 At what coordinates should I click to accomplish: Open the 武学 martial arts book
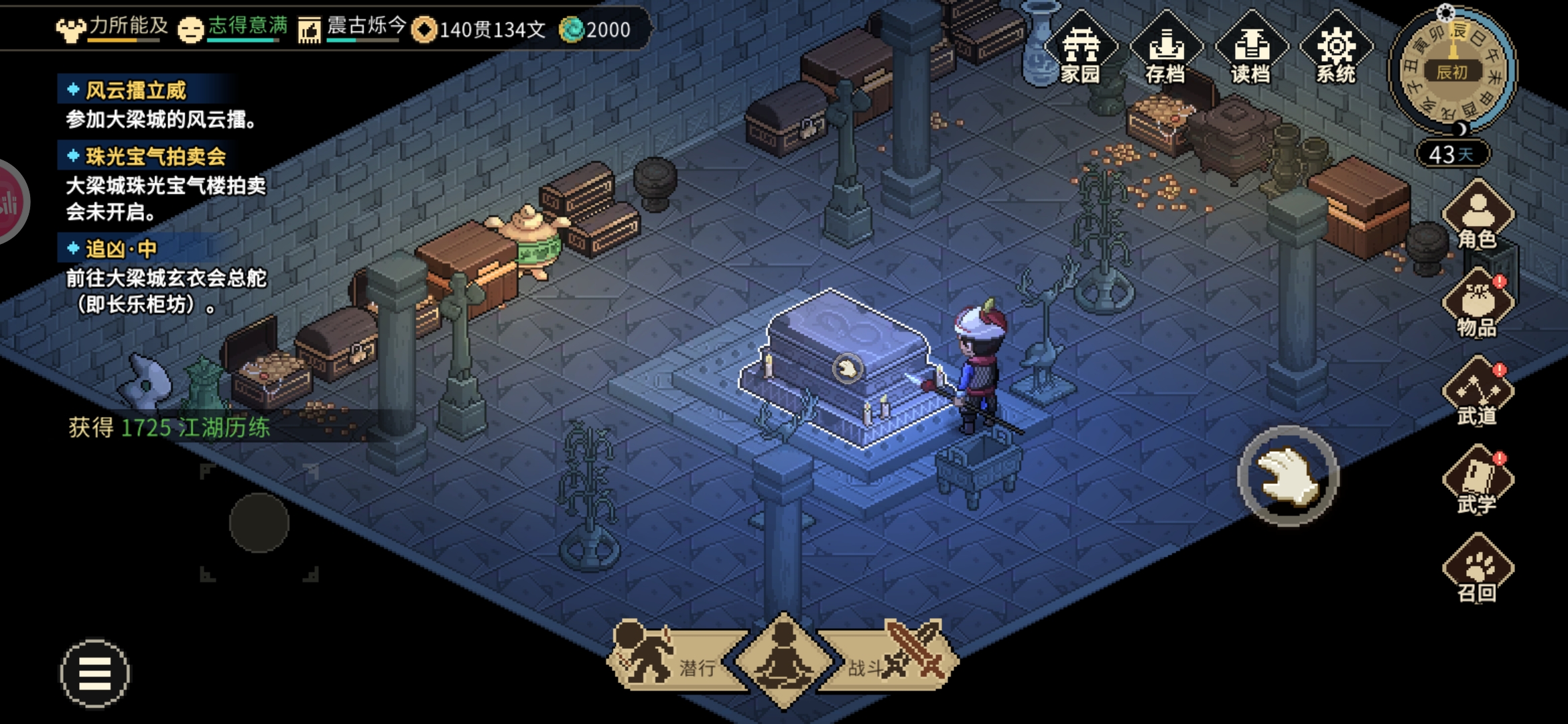tap(1478, 480)
